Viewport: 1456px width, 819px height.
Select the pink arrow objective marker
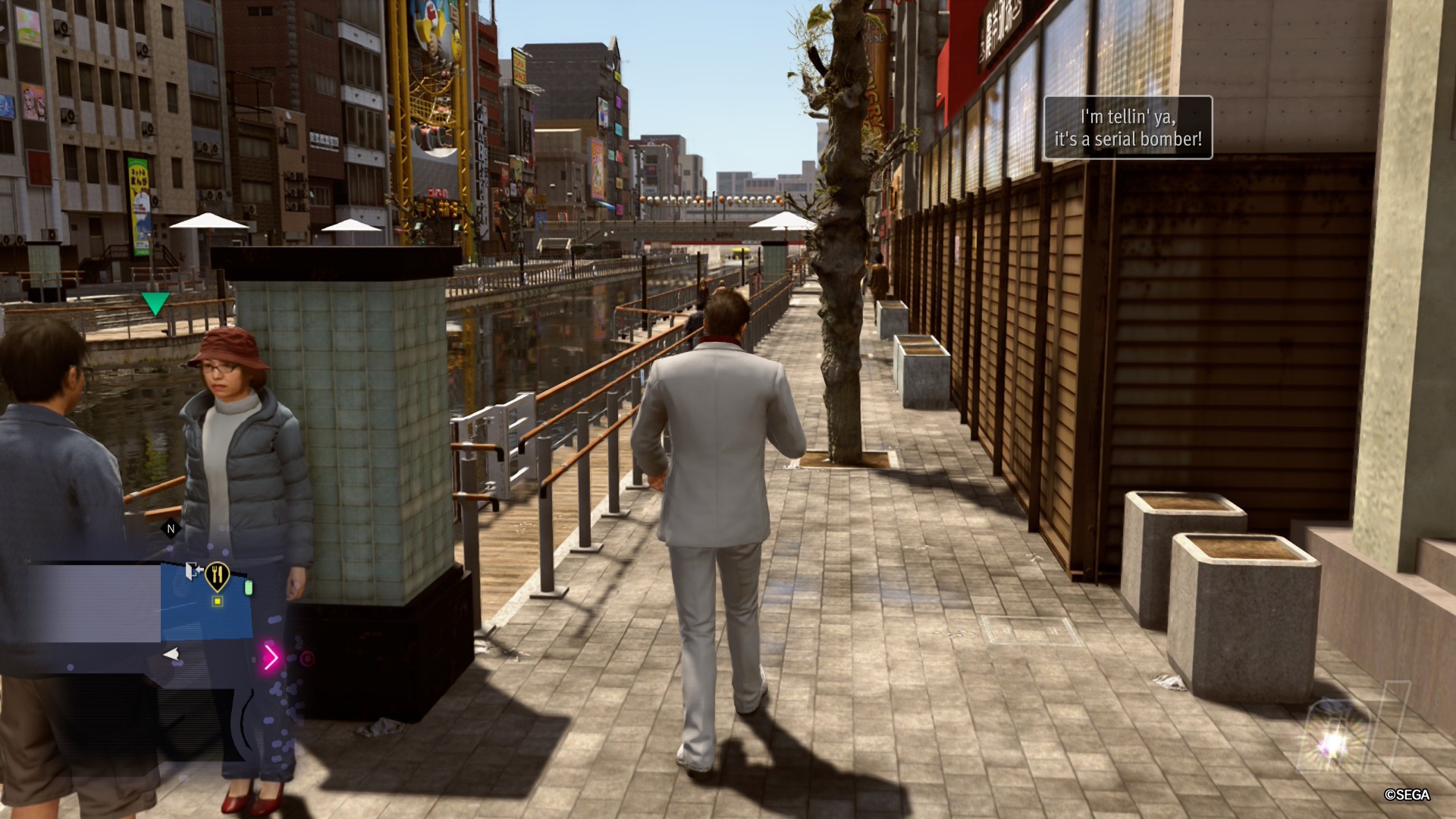click(271, 657)
